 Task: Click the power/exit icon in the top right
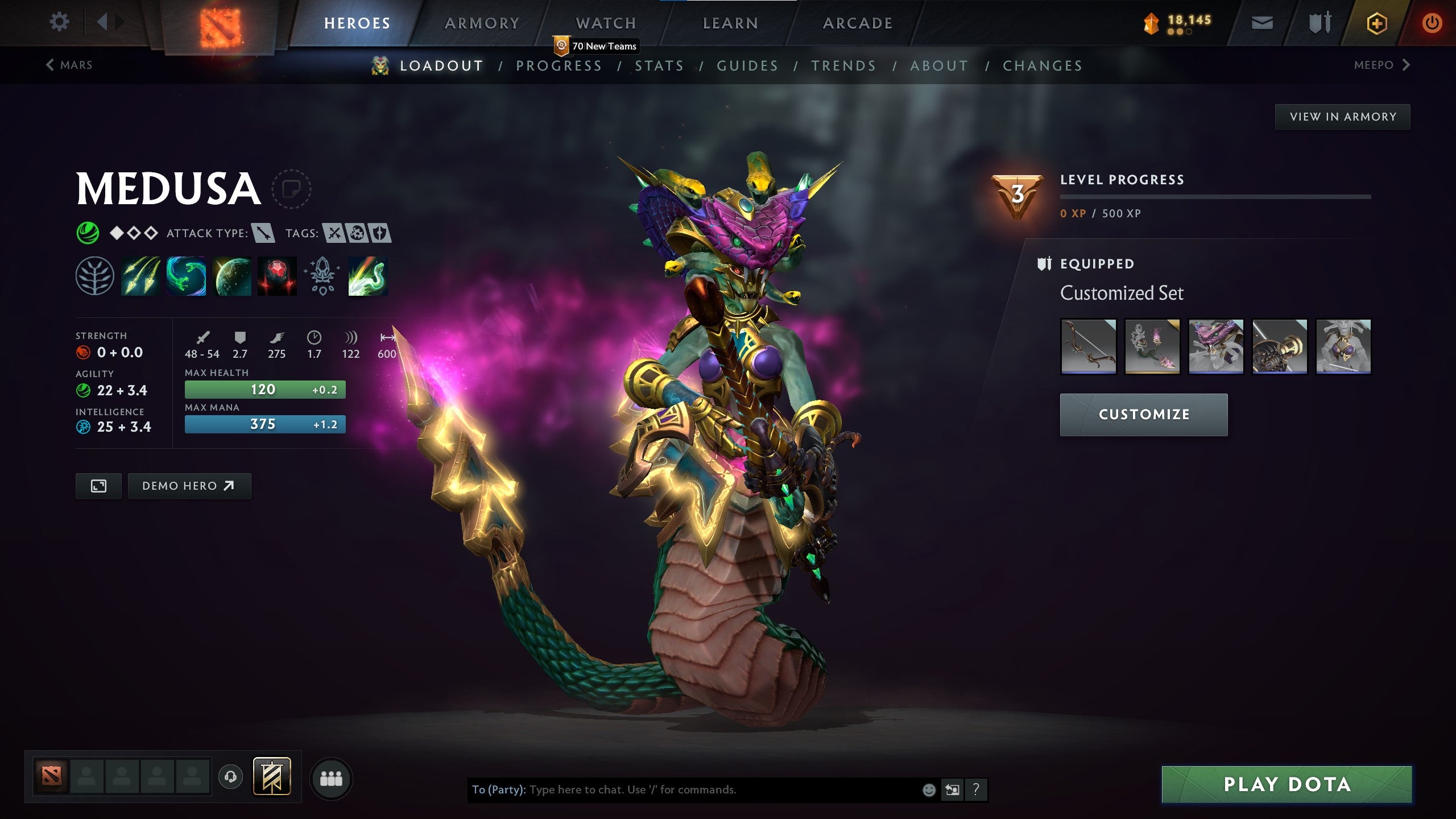(x=1433, y=24)
